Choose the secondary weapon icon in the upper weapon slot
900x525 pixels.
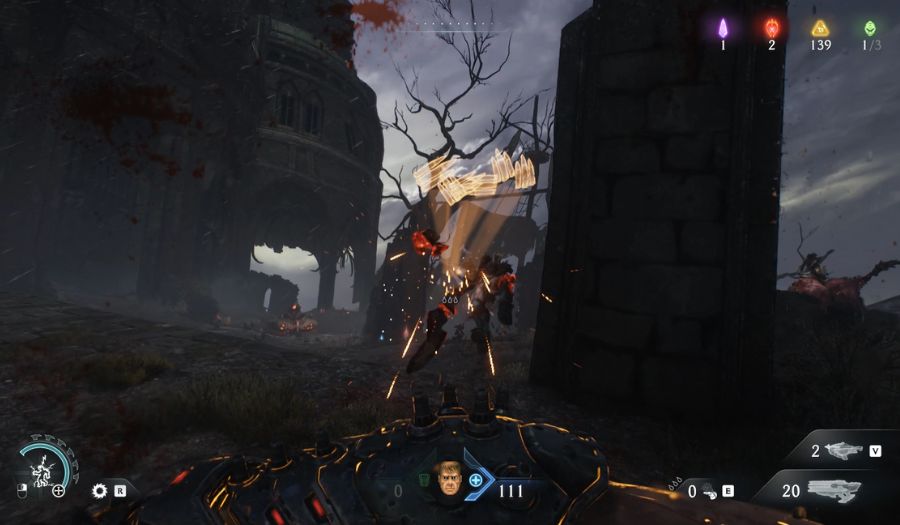841,451
